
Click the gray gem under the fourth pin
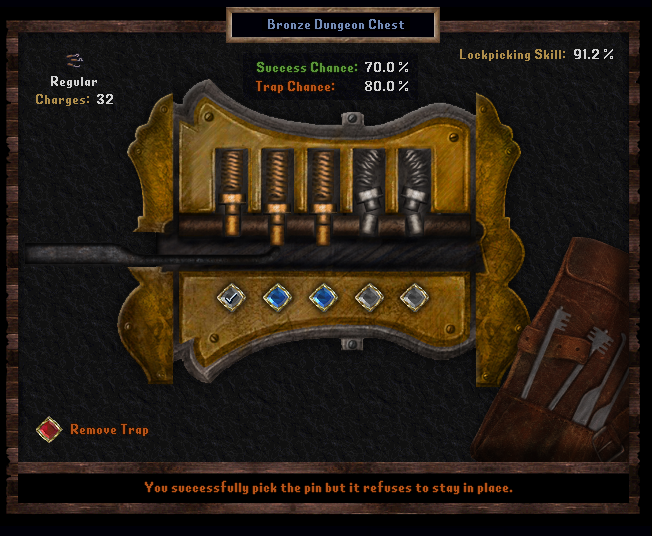pos(368,296)
